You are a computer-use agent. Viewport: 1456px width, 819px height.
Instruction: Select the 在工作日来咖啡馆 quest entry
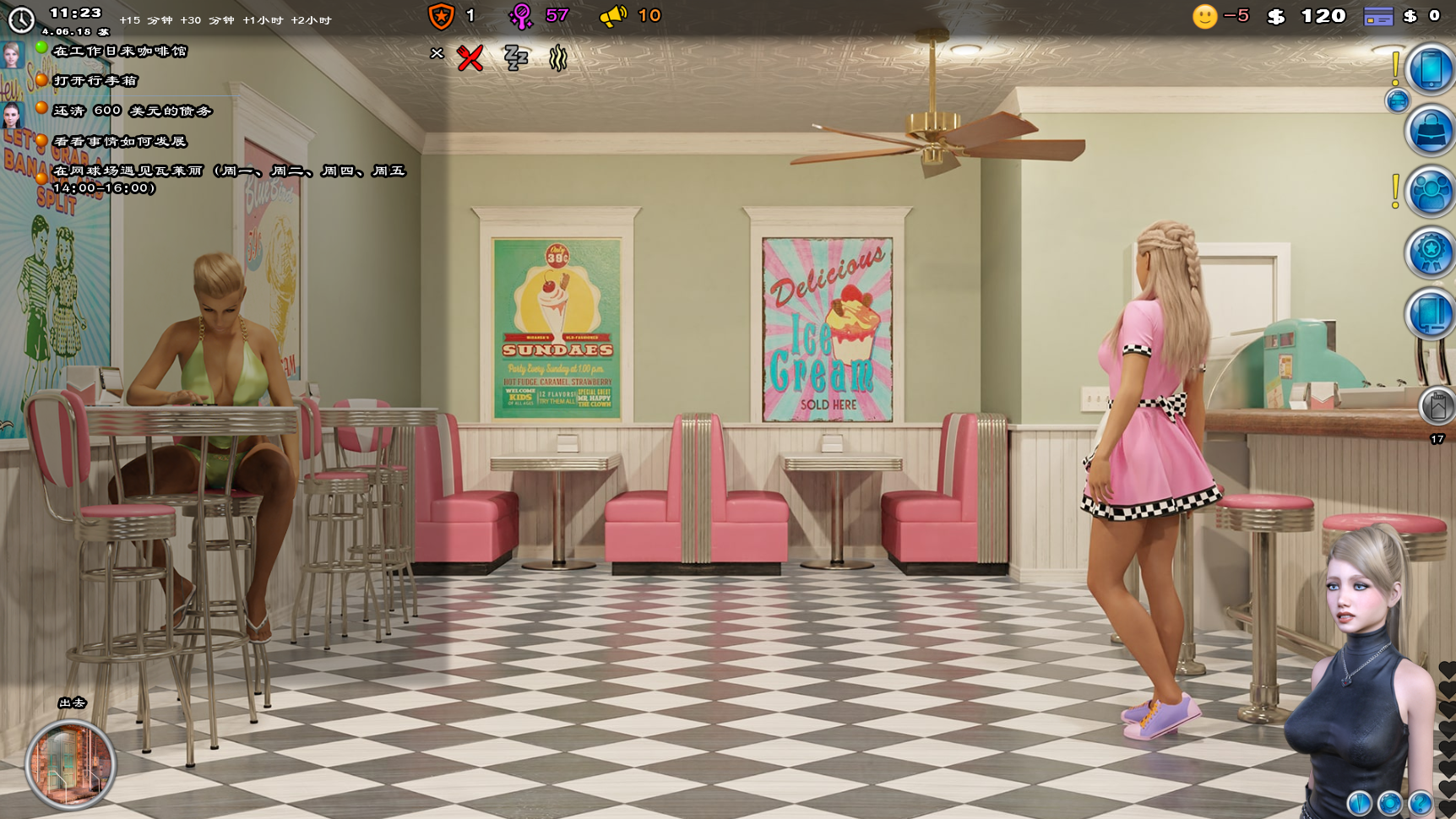click(x=119, y=52)
